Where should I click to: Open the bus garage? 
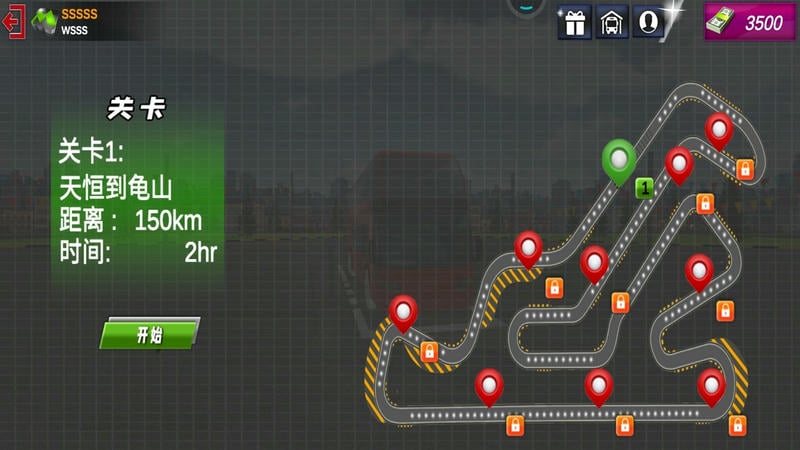click(612, 22)
